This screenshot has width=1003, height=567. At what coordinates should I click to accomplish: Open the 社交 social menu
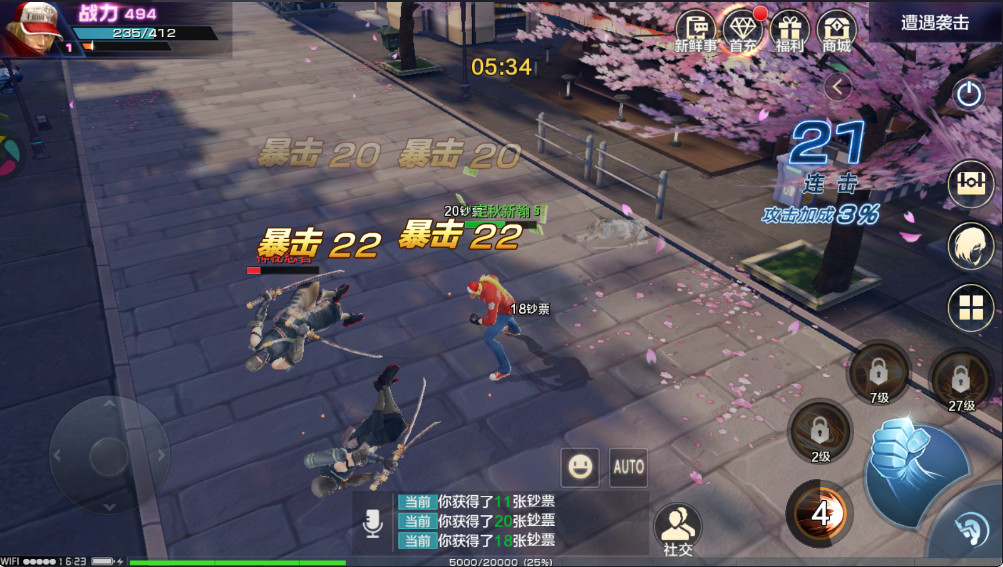click(678, 528)
